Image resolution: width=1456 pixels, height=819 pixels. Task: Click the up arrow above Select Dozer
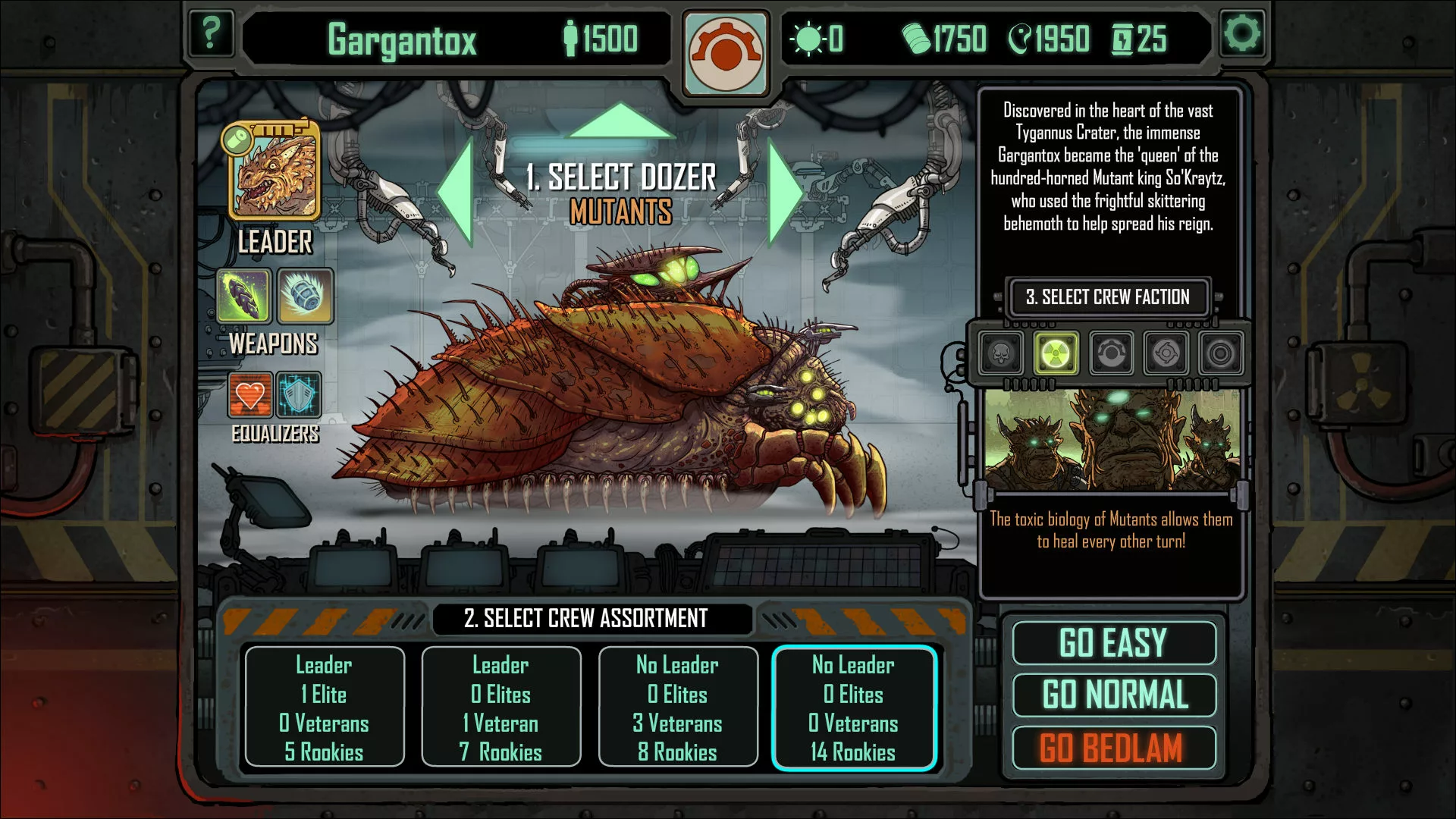click(620, 121)
